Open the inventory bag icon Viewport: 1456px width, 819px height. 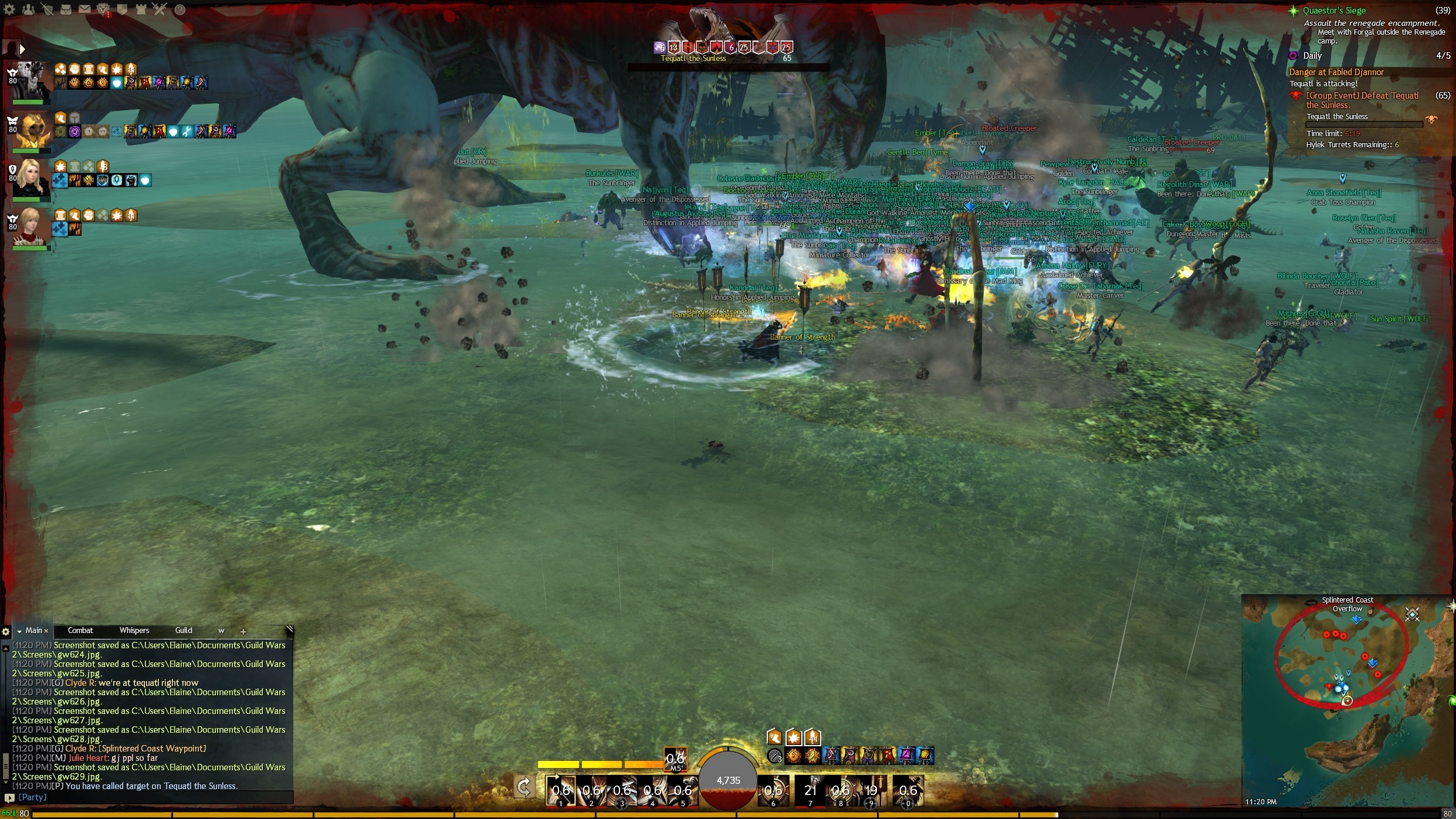(x=66, y=9)
